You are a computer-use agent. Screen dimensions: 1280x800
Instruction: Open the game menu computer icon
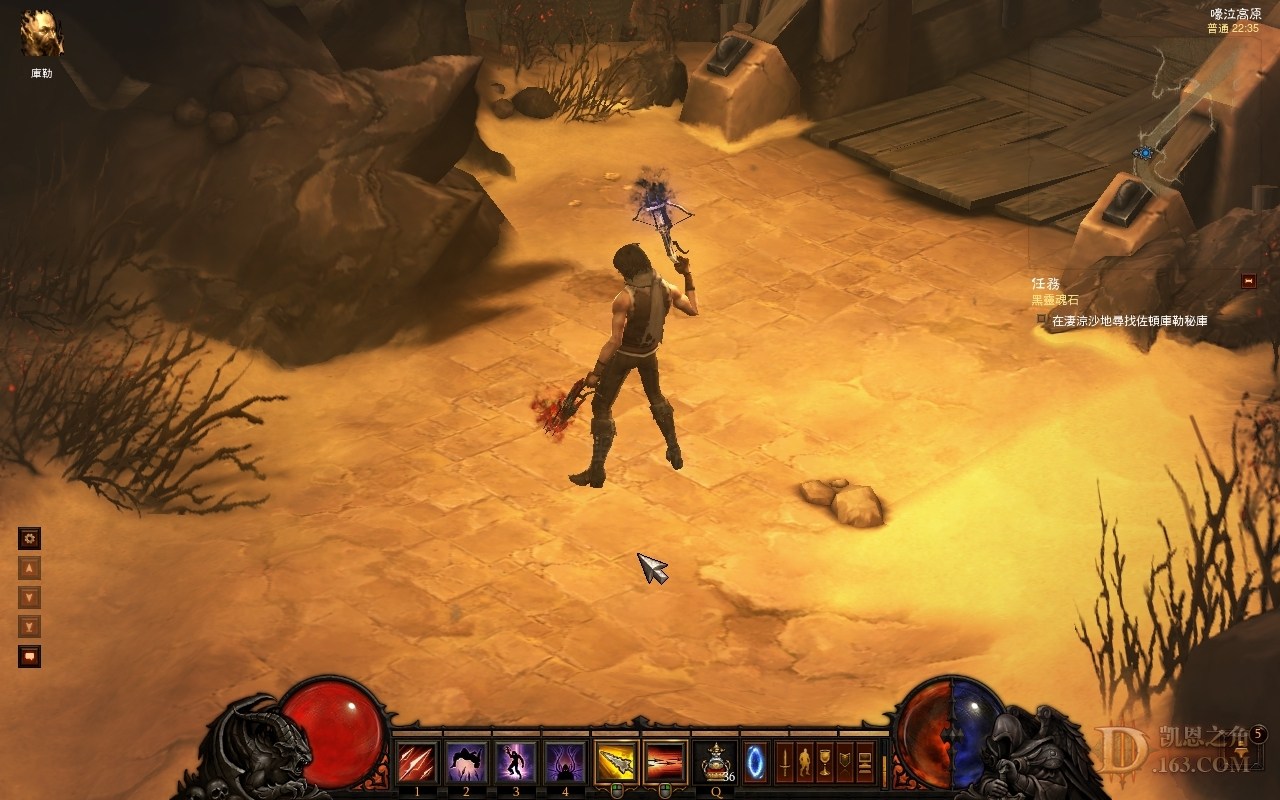coord(865,763)
